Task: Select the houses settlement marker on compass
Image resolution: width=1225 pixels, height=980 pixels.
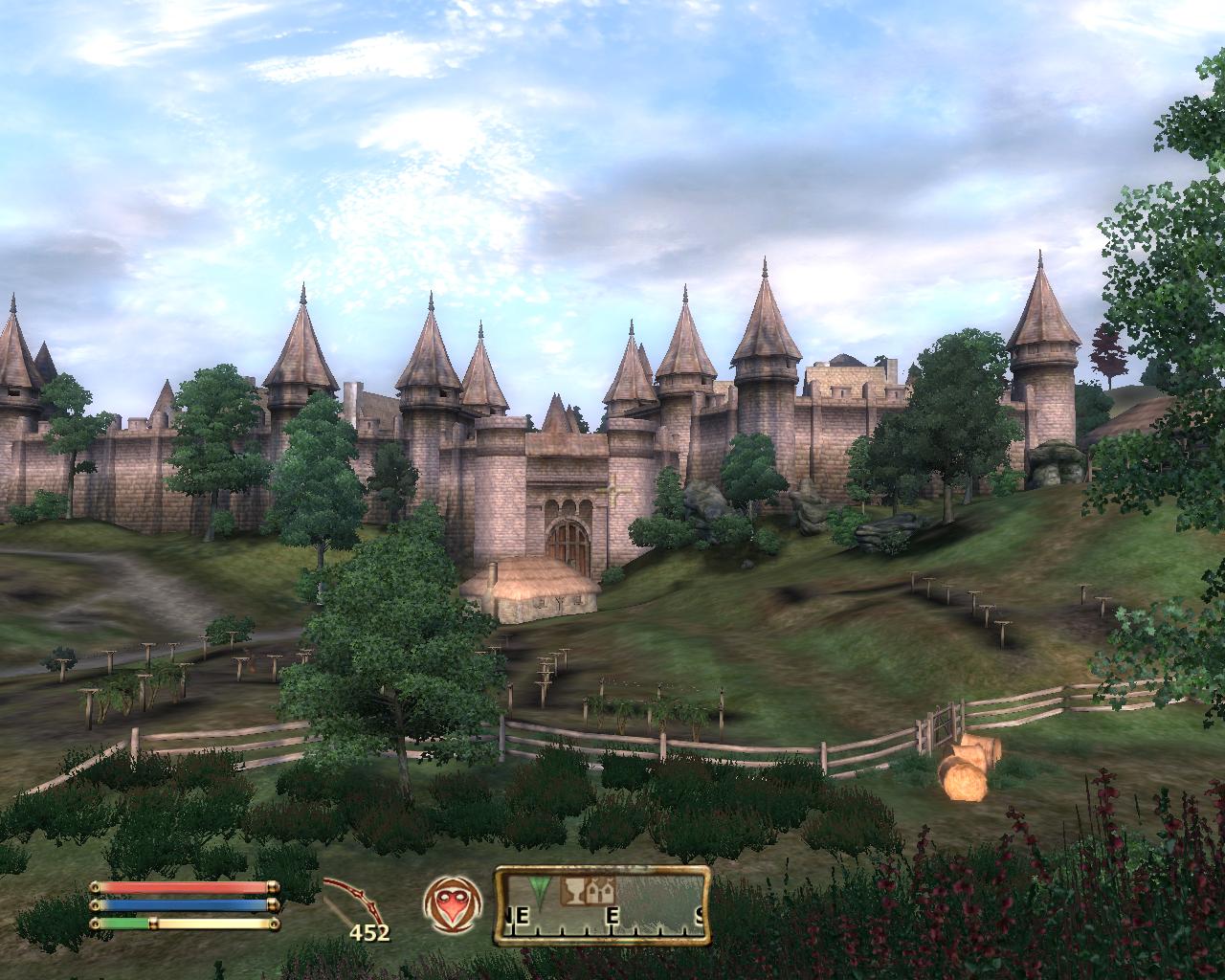Action: click(x=599, y=892)
